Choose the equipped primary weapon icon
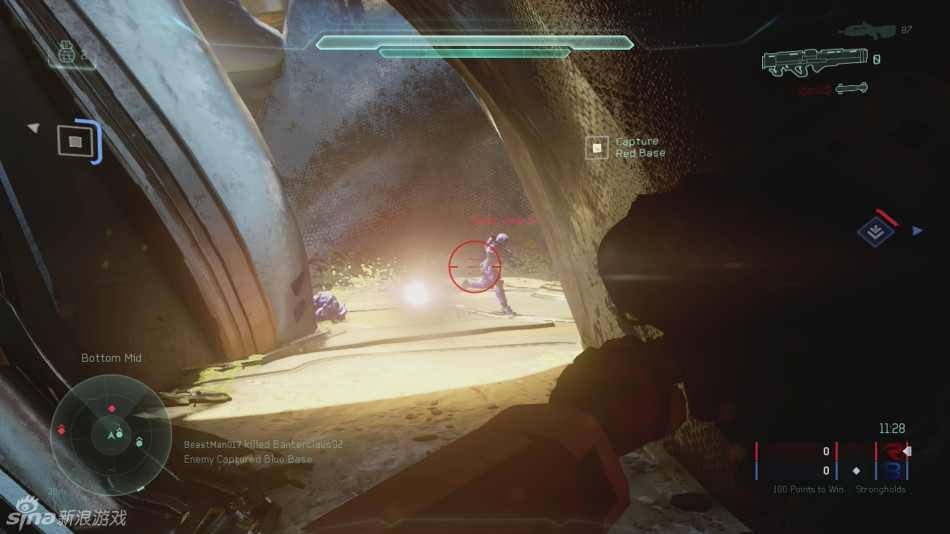 pyautogui.click(x=810, y=62)
